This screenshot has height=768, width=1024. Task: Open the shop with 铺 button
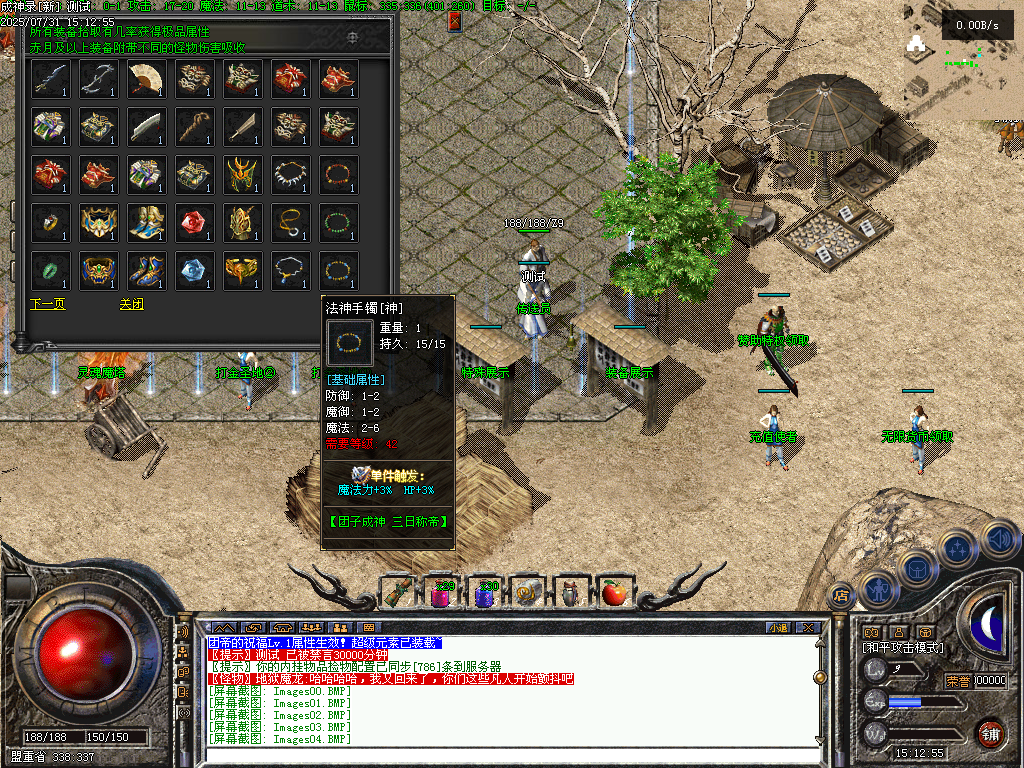tap(990, 732)
